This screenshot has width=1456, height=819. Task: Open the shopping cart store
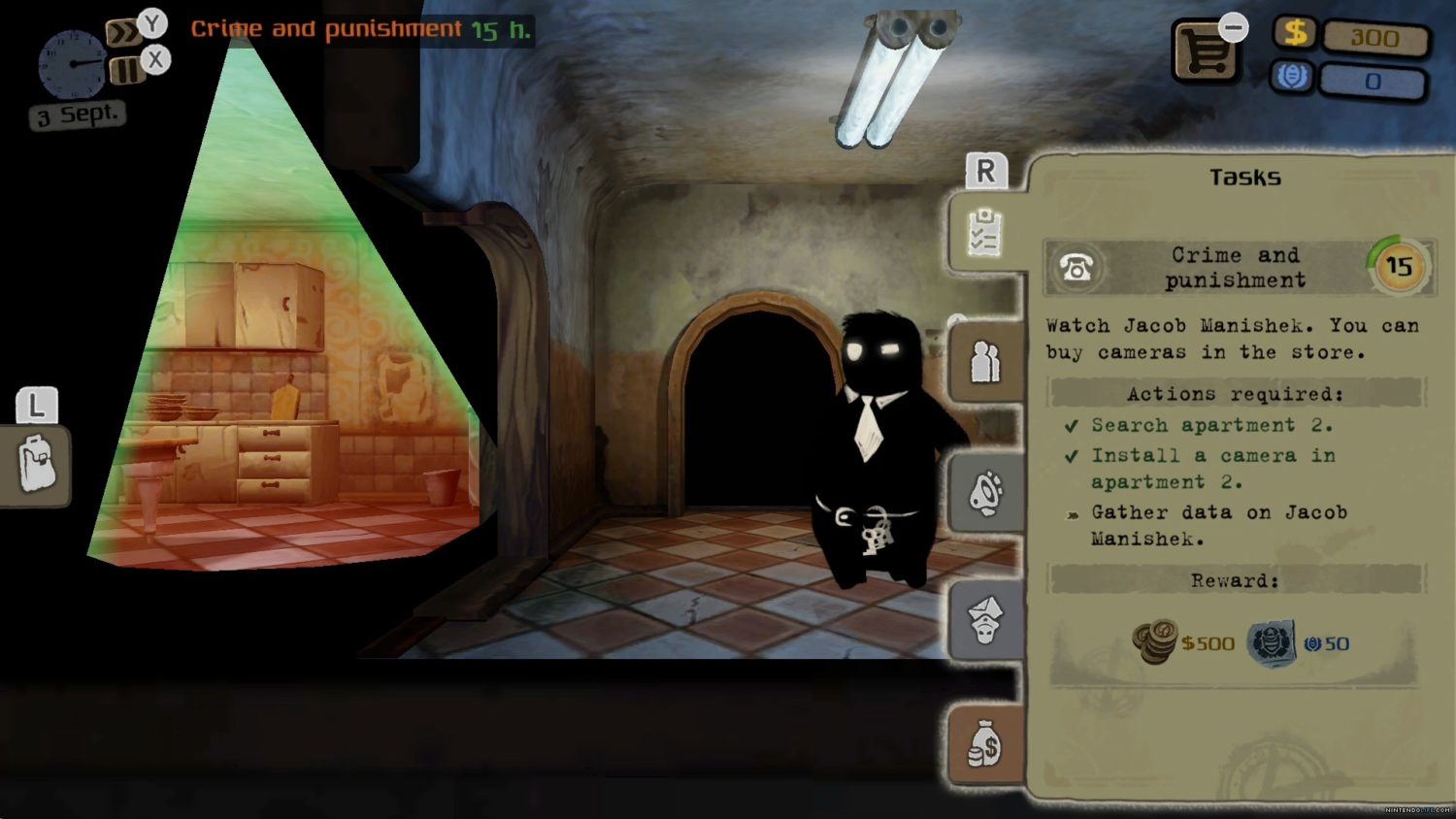(x=1205, y=51)
